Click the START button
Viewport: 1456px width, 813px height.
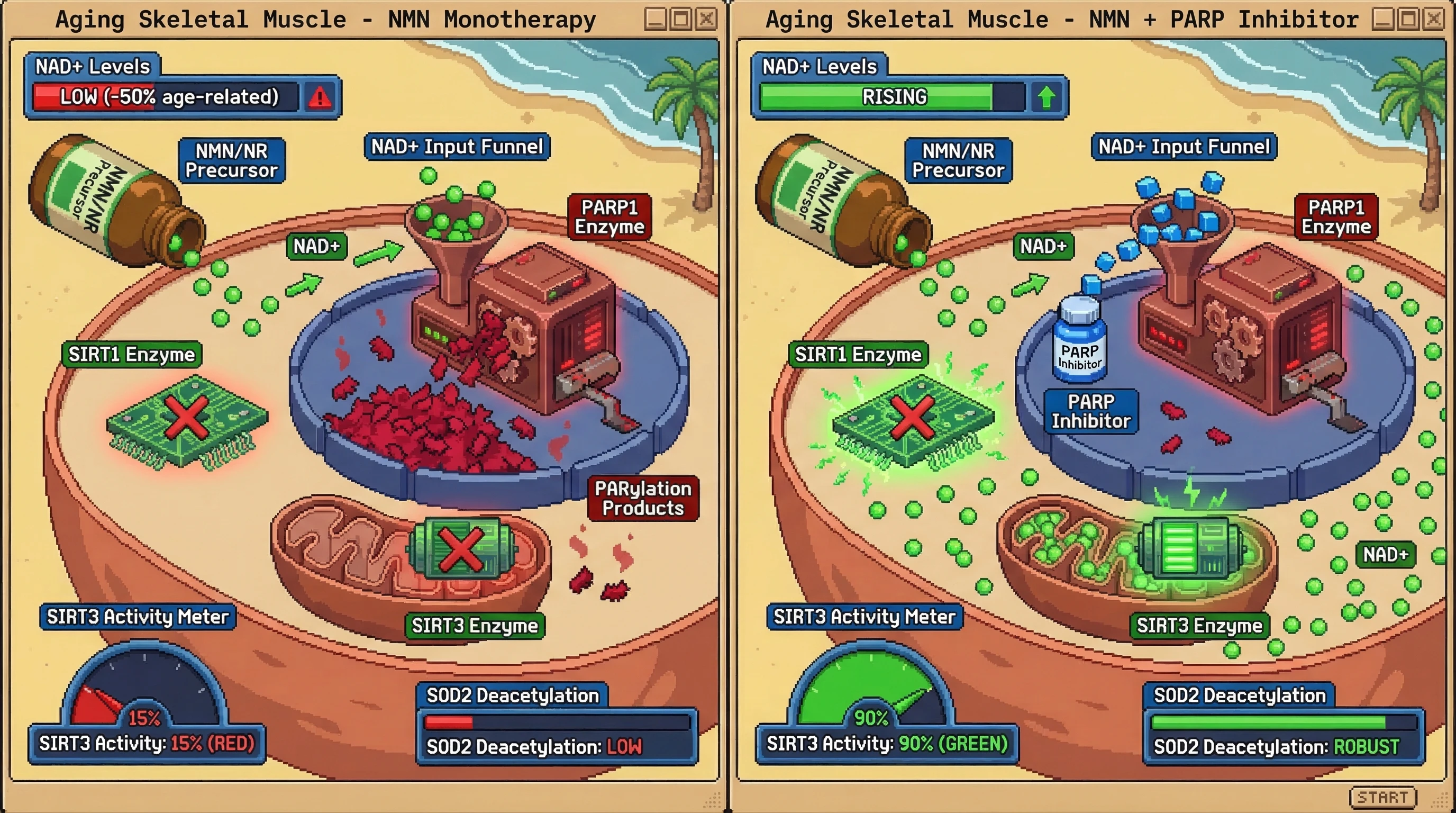[x=1382, y=797]
